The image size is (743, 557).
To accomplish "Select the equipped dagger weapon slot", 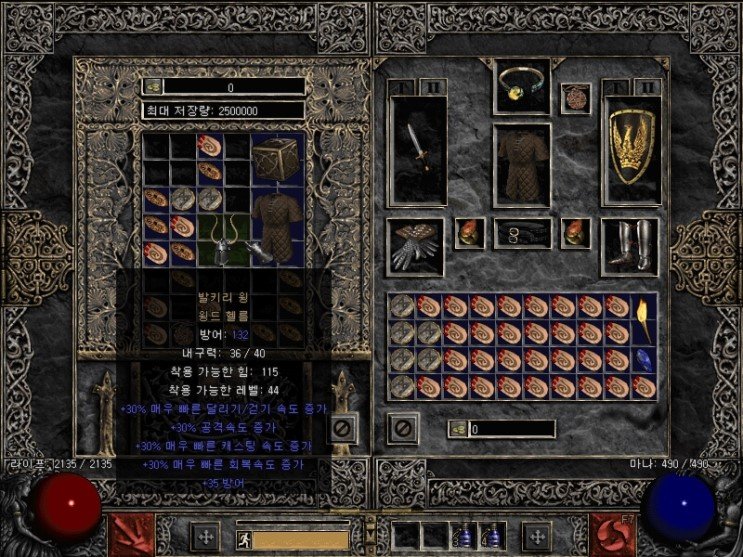I will click(x=417, y=150).
